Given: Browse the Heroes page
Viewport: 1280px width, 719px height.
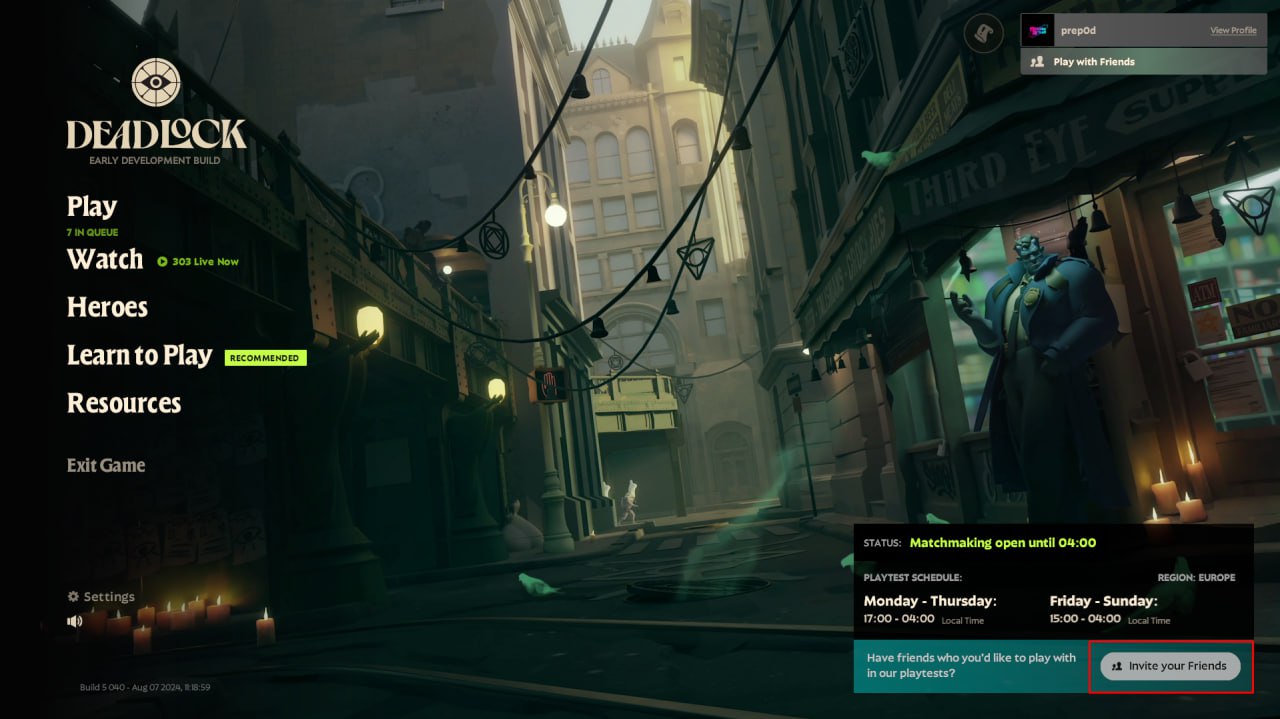Looking at the screenshot, I should (x=107, y=307).
